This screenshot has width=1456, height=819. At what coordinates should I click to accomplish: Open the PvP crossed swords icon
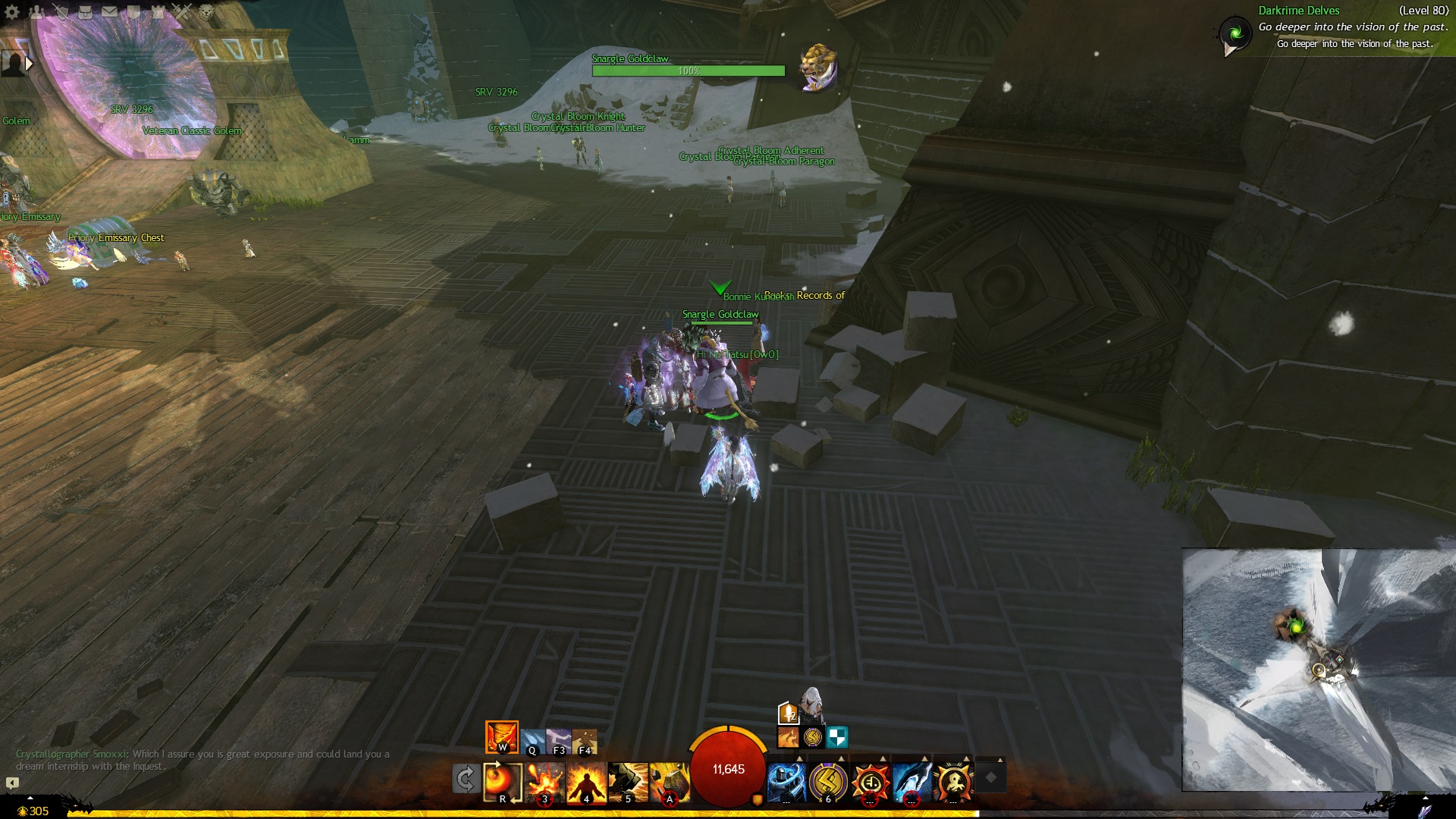click(182, 11)
